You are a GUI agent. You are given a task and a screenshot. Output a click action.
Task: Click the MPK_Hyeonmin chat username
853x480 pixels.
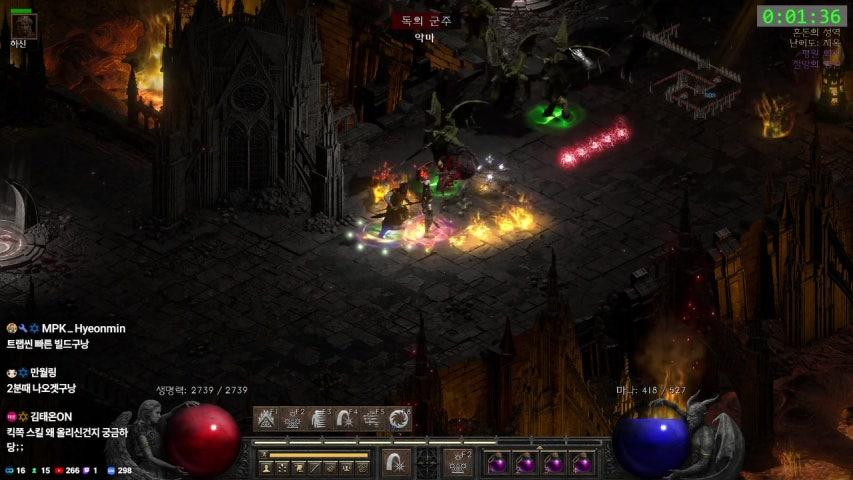click(x=84, y=328)
